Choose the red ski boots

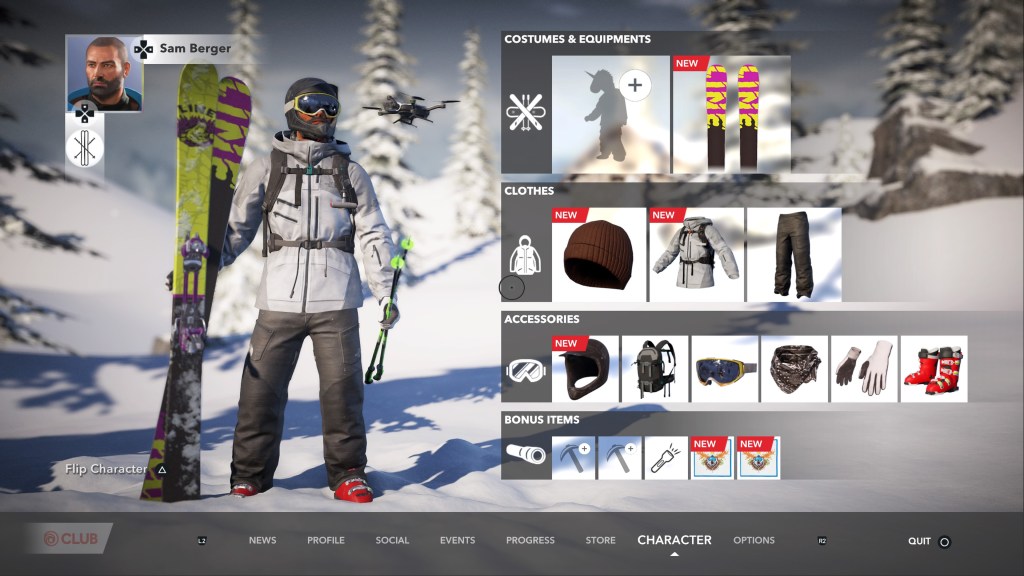pos(933,369)
